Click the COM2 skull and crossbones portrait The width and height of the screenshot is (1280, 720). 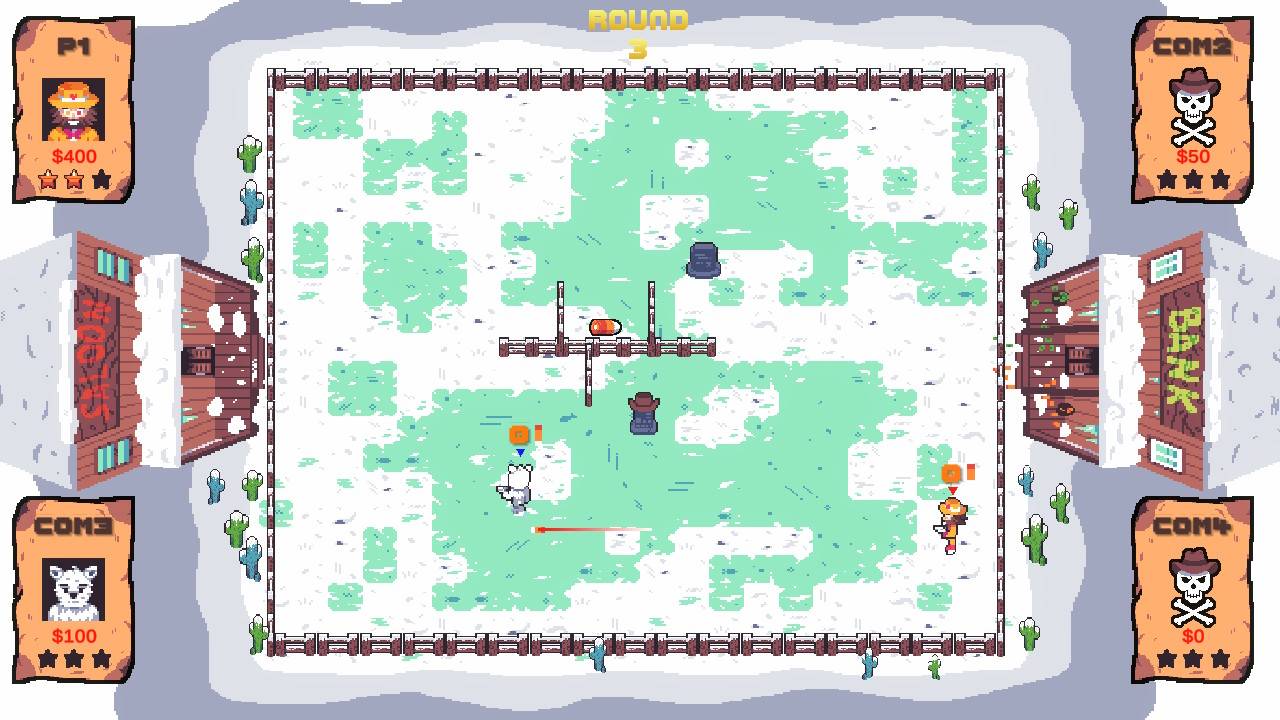(1192, 110)
